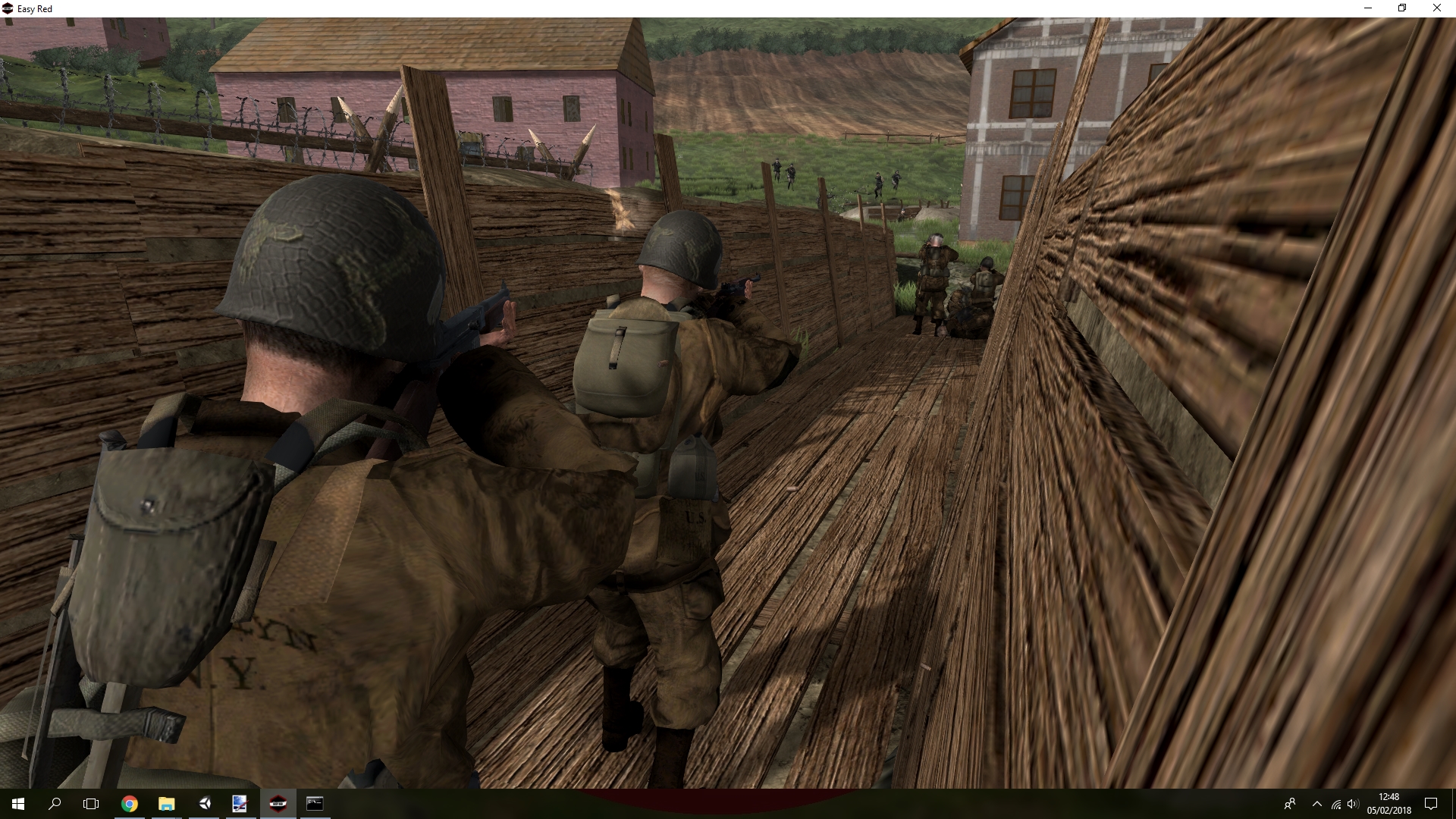Launch Google Chrome from the taskbar
The width and height of the screenshot is (1456, 819).
(129, 804)
